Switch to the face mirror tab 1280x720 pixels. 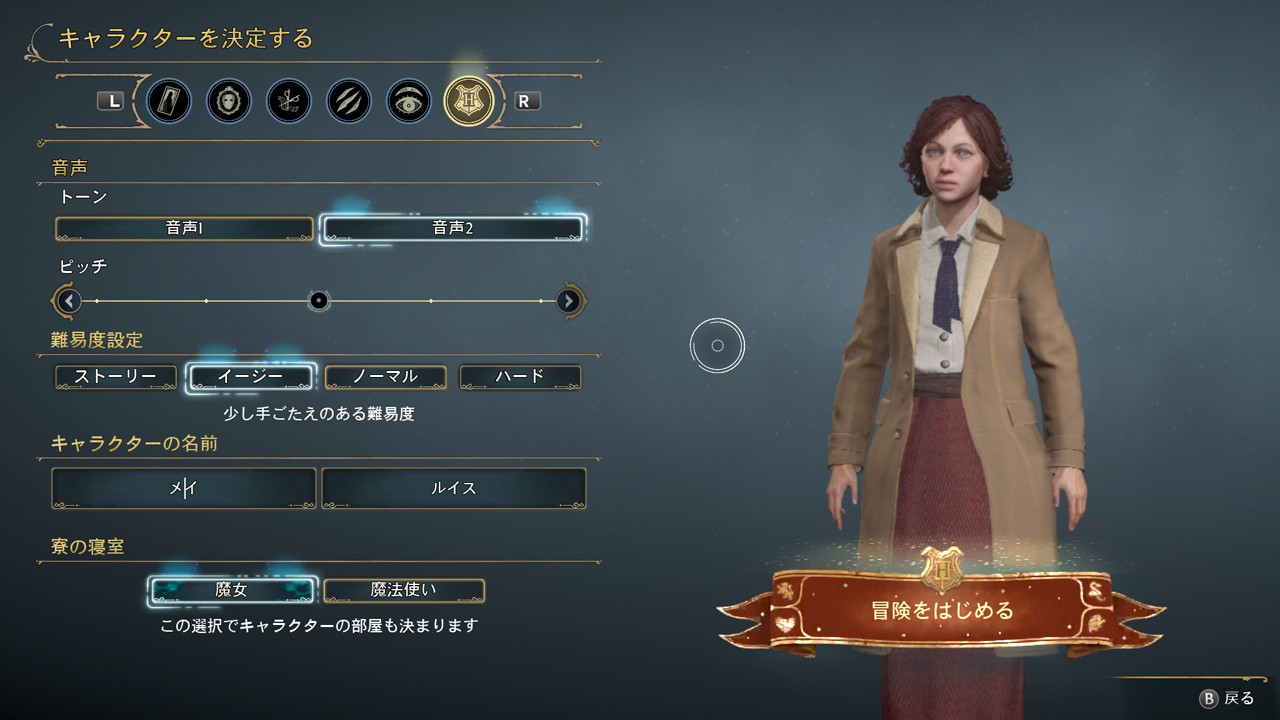pyautogui.click(x=229, y=101)
